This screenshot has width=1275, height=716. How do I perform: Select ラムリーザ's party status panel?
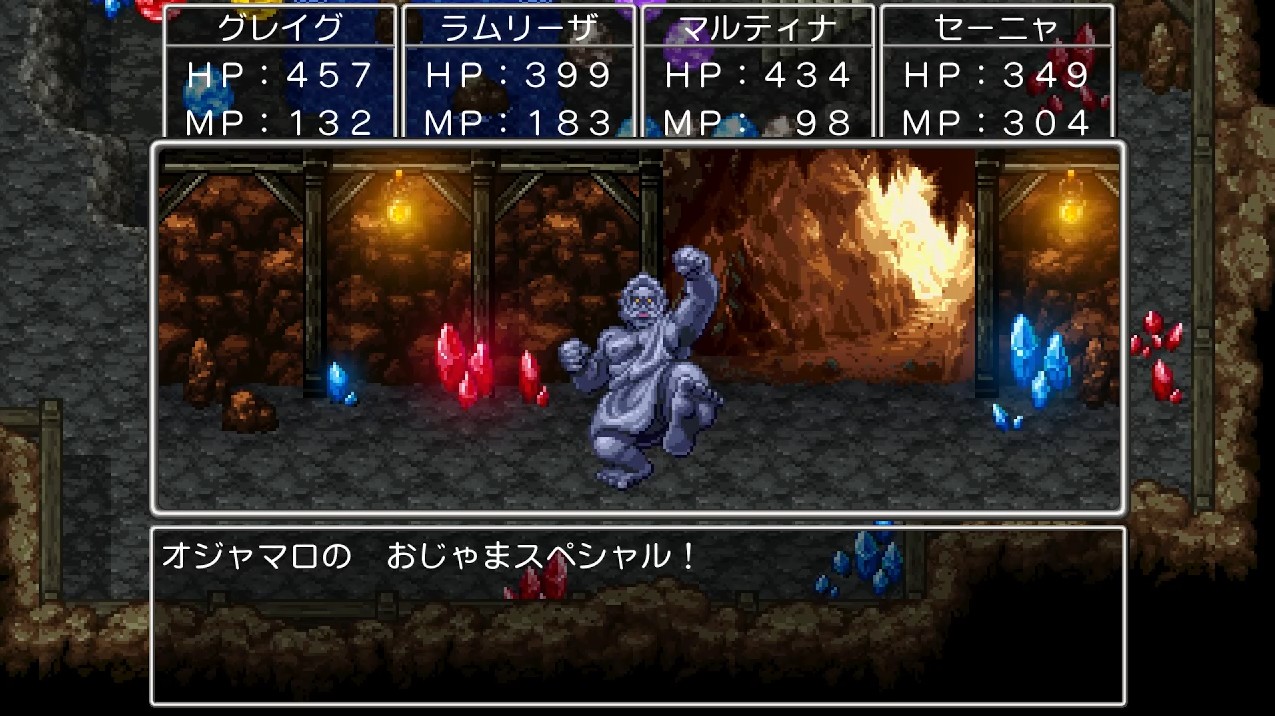[x=519, y=72]
